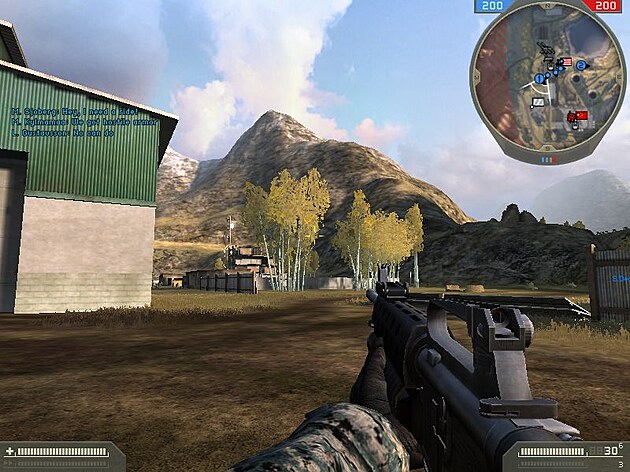This screenshot has height=472, width=630.
Task: Click squad marker number 1 on minimap
Action: 540,78
